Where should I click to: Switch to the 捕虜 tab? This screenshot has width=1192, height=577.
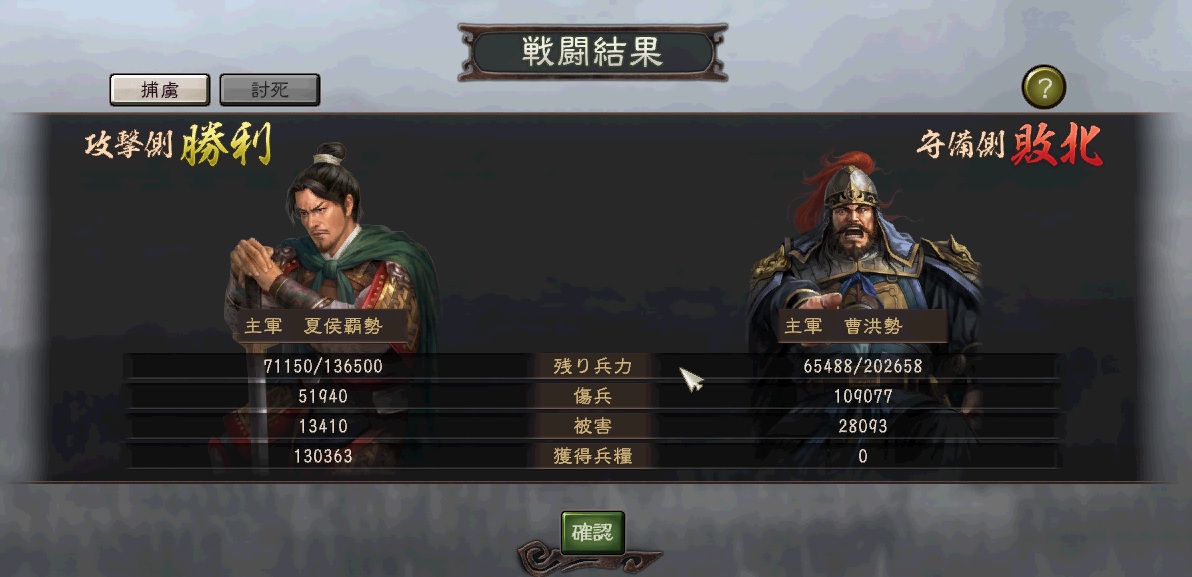pyautogui.click(x=159, y=90)
